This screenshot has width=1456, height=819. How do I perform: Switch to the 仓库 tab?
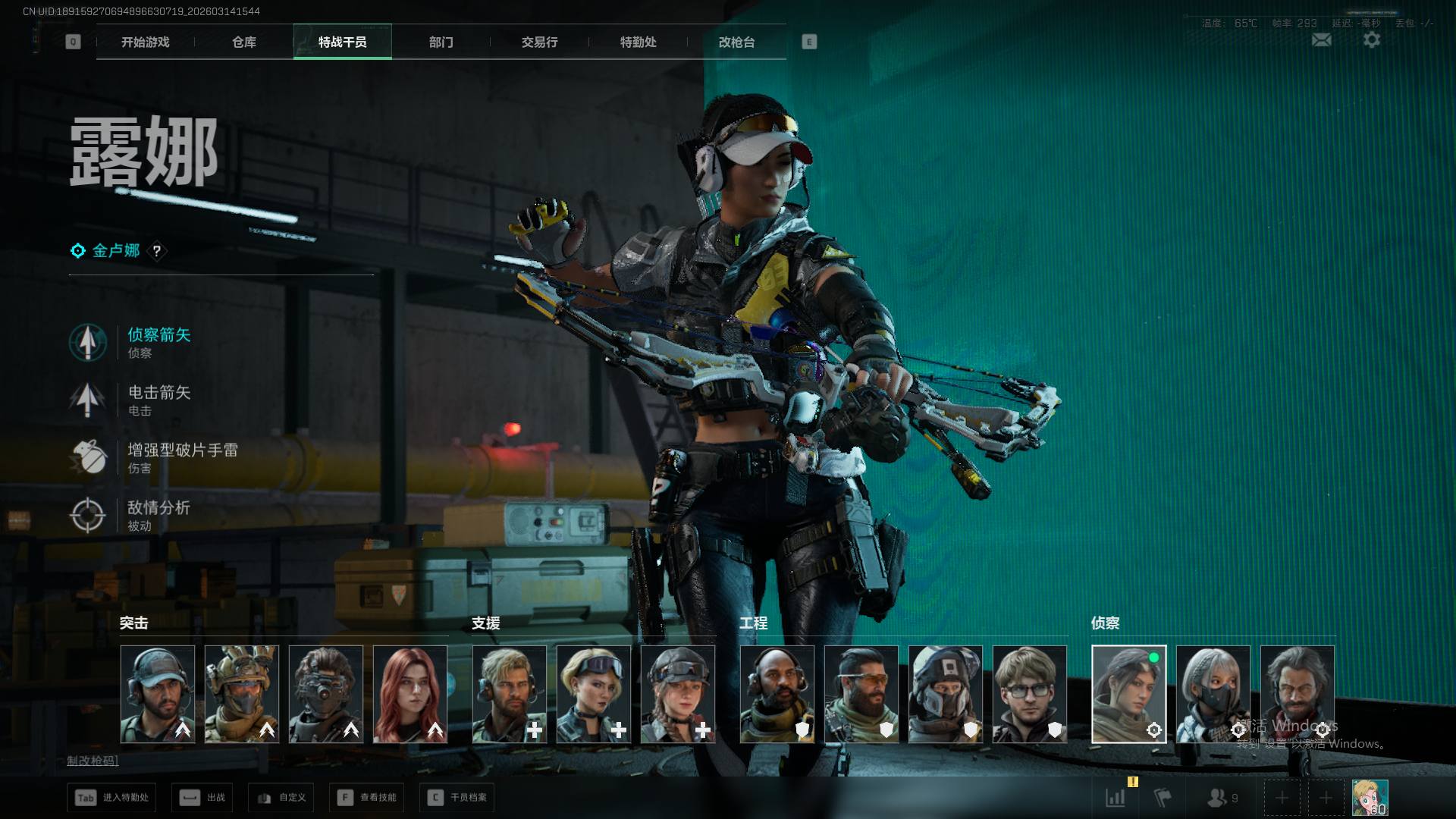point(243,42)
